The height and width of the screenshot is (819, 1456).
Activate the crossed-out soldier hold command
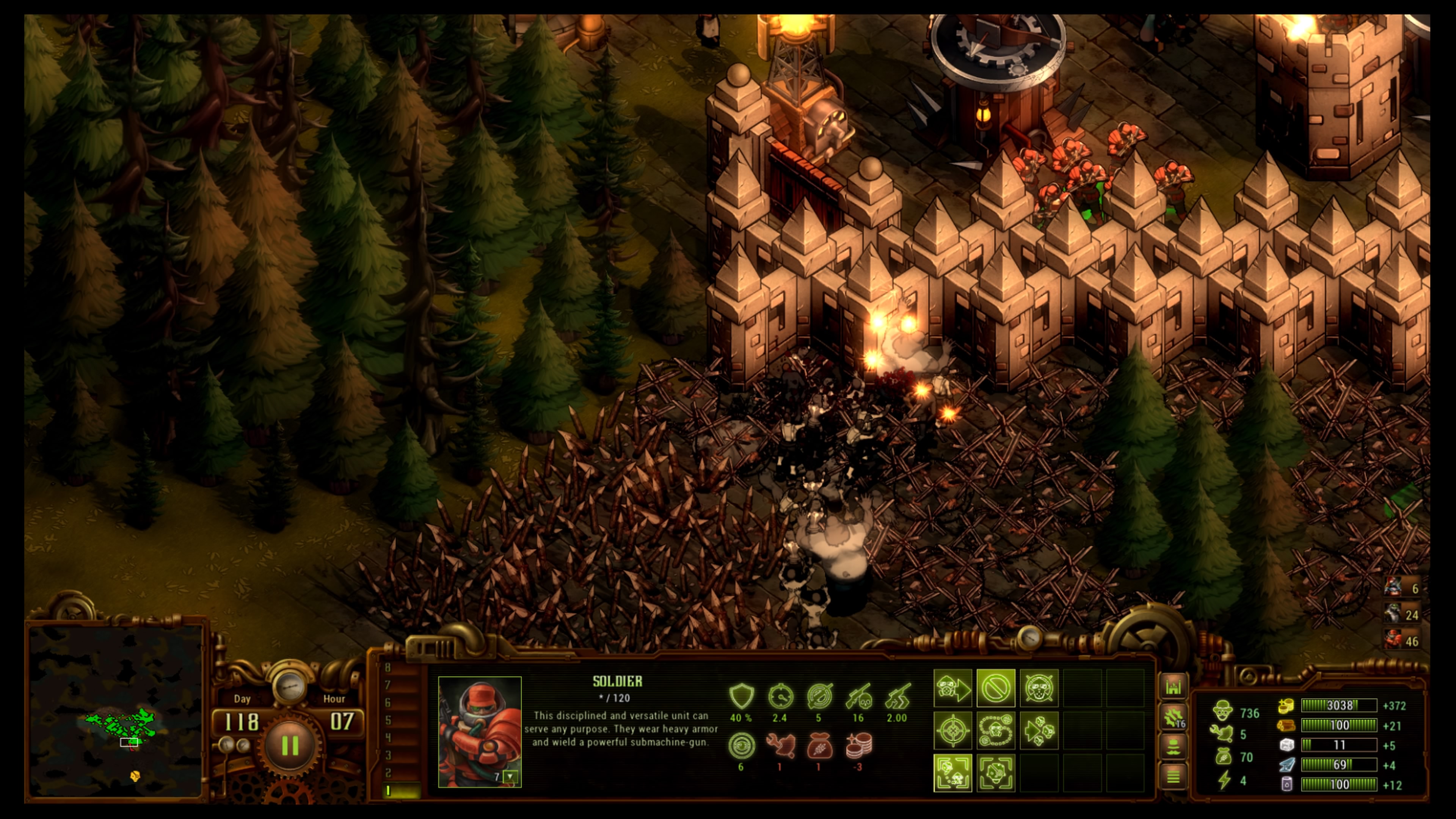click(1038, 688)
